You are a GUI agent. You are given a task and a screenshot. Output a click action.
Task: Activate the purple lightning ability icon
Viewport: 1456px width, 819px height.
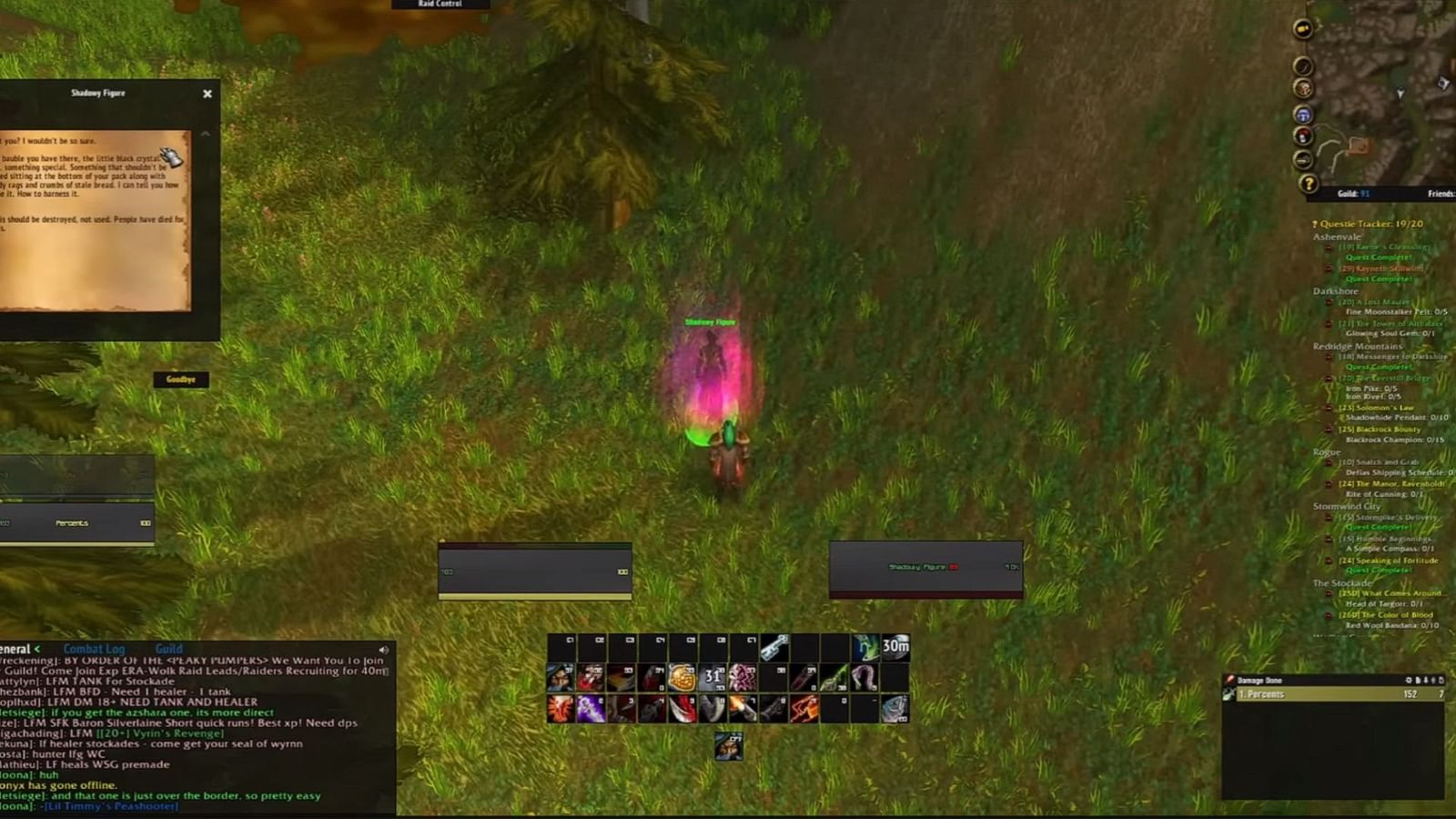tap(590, 708)
